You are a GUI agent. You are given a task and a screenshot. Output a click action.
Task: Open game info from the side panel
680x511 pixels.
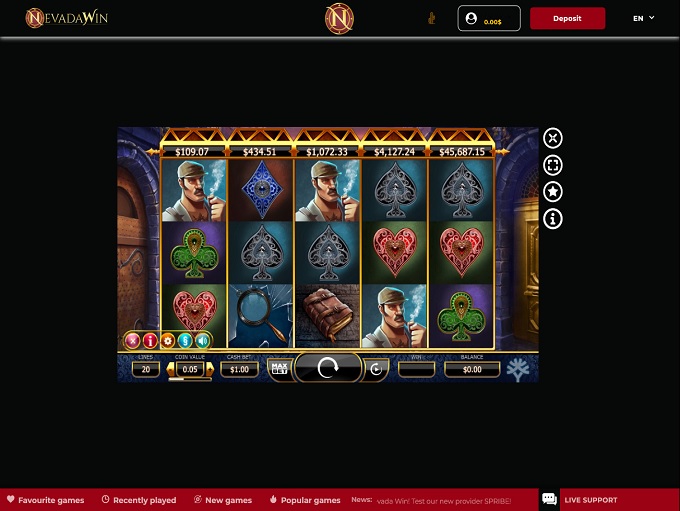point(553,219)
